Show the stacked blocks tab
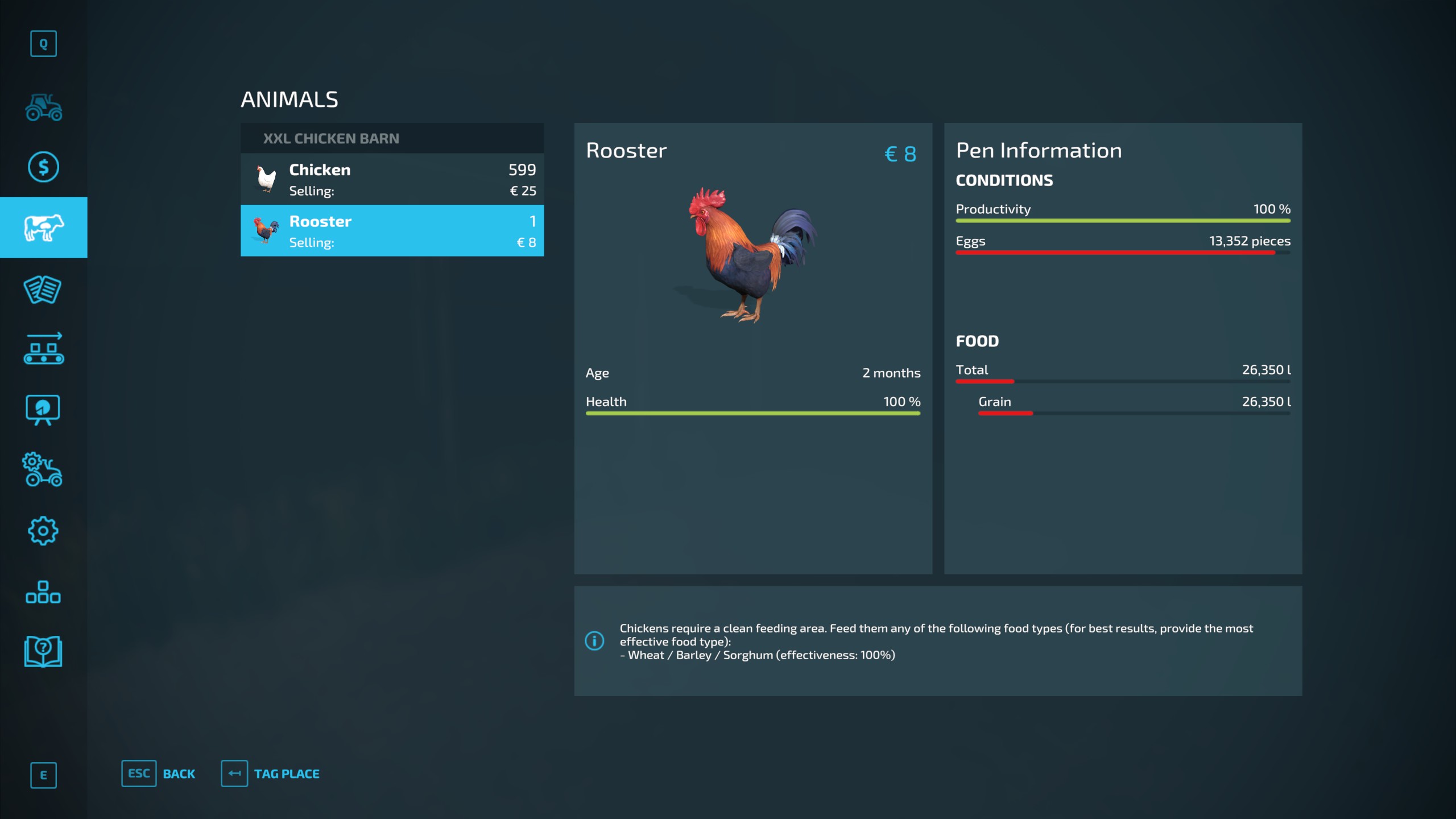Viewport: 1456px width, 819px height. point(43,592)
